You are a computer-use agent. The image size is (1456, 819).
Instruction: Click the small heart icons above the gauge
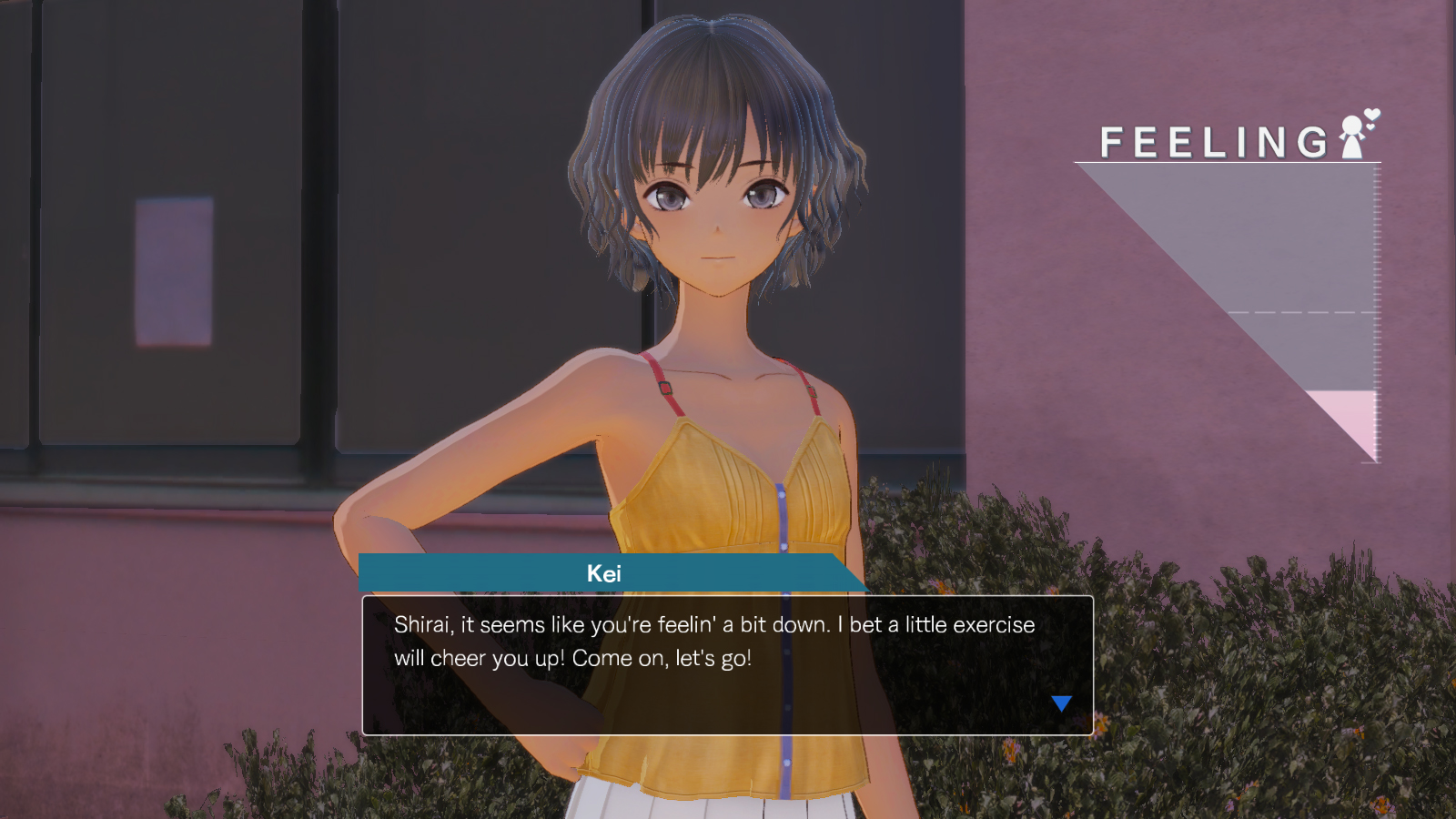pos(1370,122)
